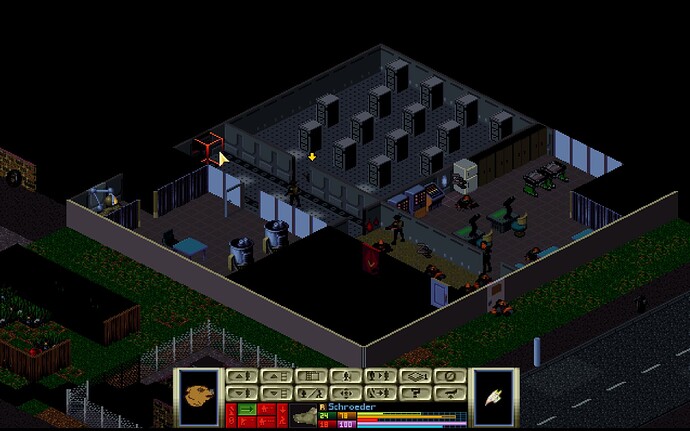Open the options question mark button
690x431 pixels.
[415, 392]
